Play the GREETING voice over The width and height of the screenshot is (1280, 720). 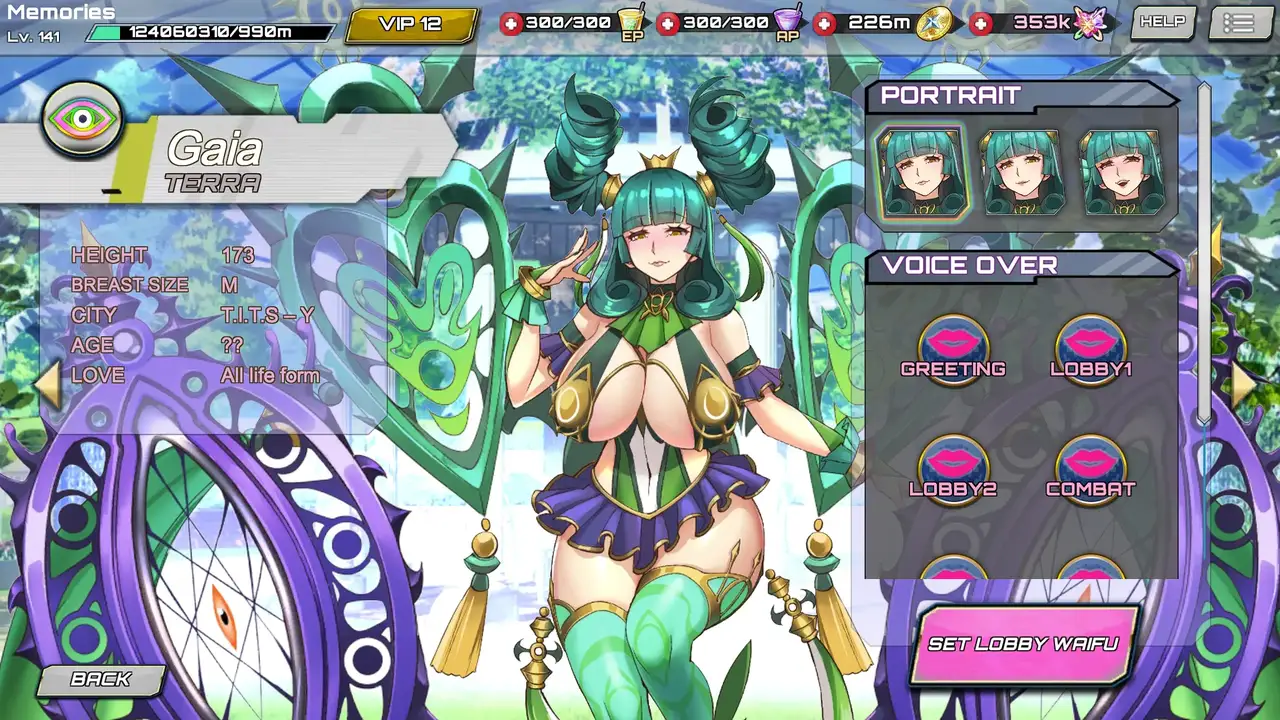953,347
